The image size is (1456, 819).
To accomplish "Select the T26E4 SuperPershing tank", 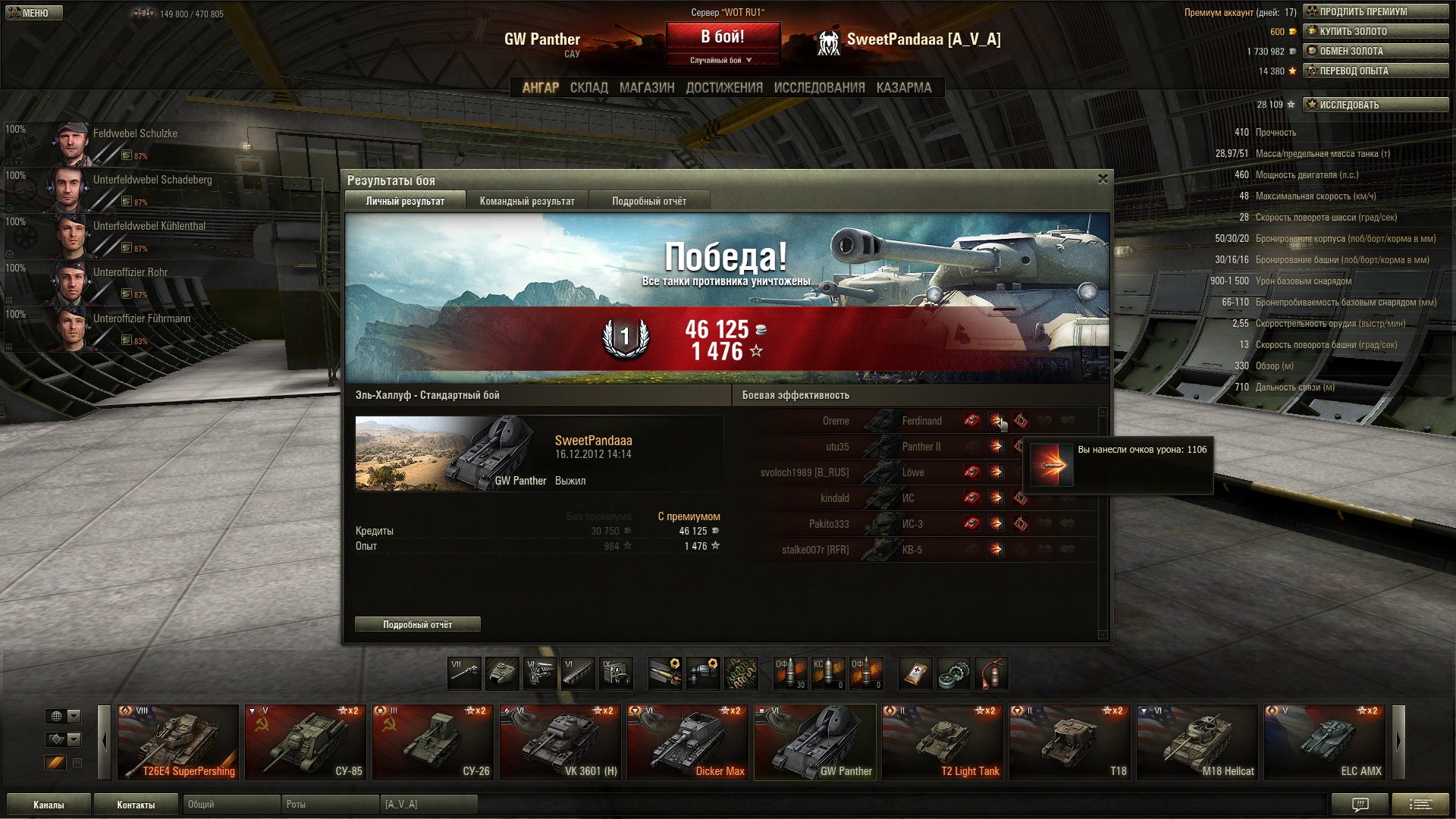I will click(x=178, y=742).
